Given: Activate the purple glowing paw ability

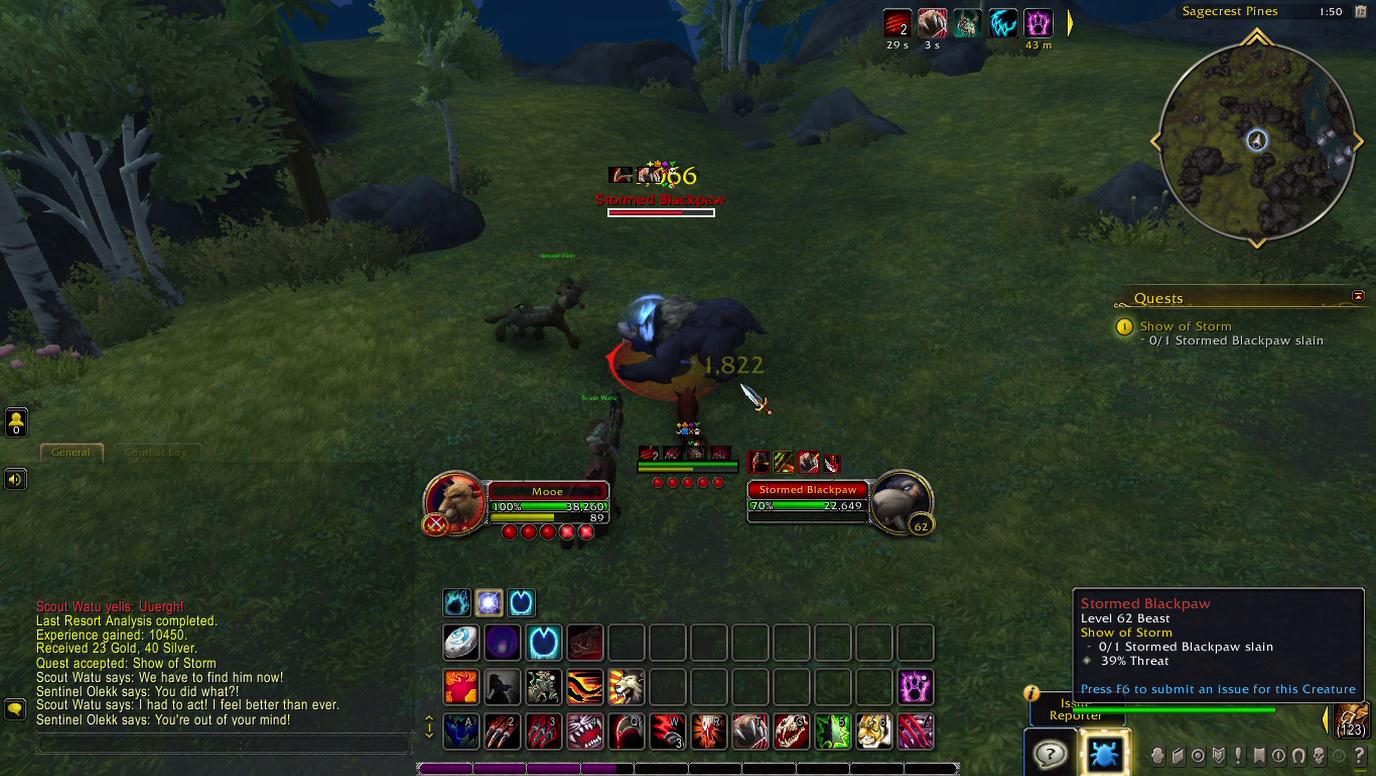Looking at the screenshot, I should point(915,688).
